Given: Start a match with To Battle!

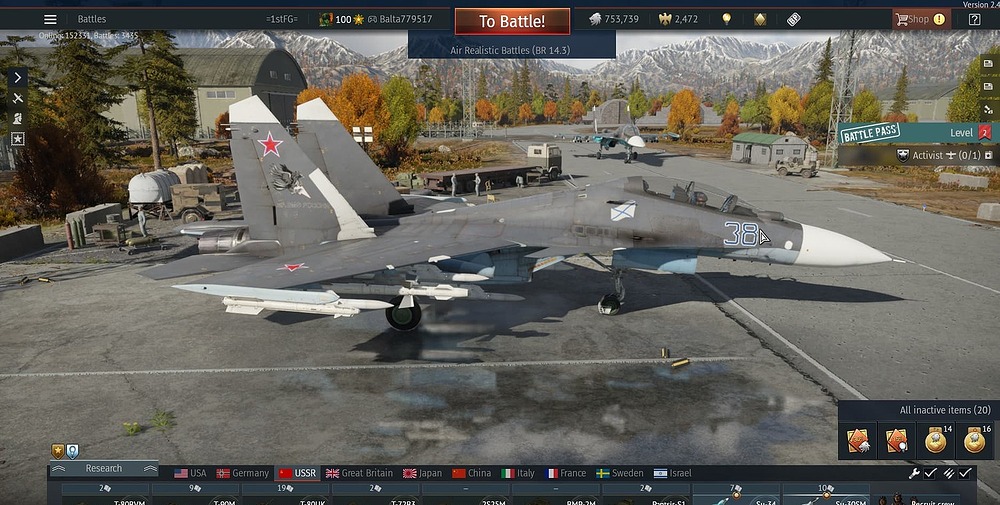Looking at the screenshot, I should (512, 21).
